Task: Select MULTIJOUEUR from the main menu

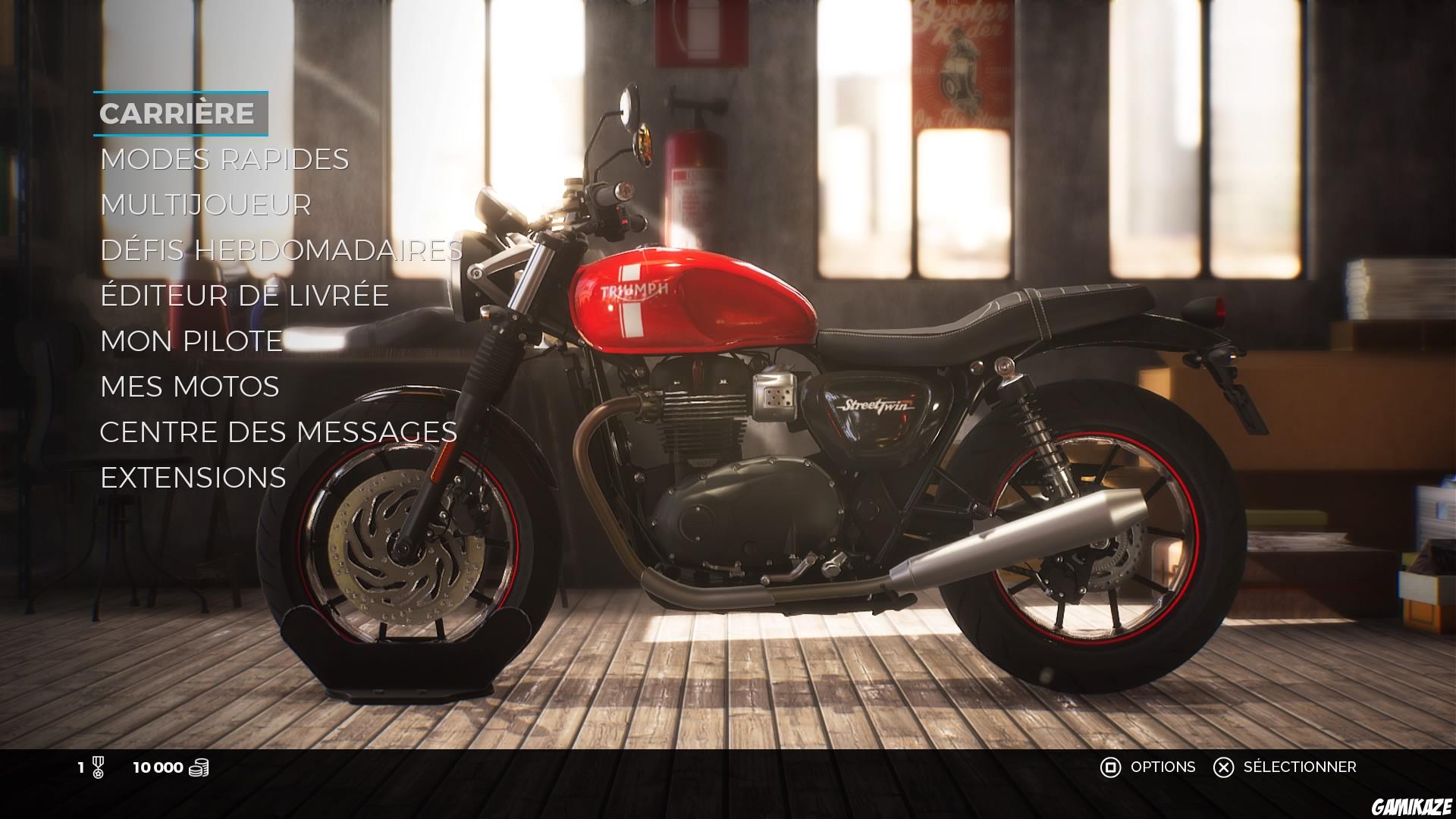Action: [205, 205]
